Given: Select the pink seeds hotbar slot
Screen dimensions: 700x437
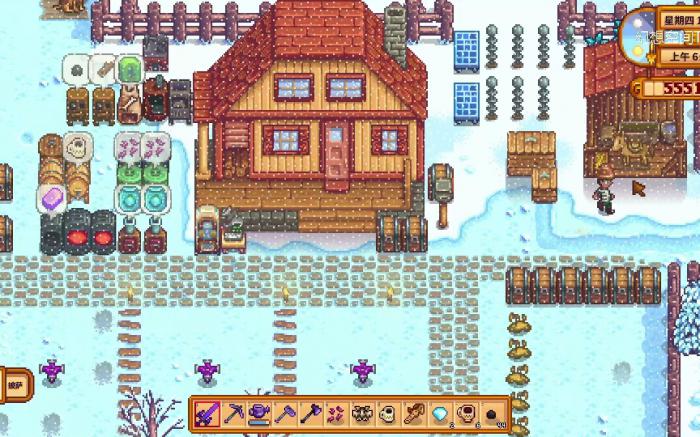Looking at the screenshot, I should (336, 414).
